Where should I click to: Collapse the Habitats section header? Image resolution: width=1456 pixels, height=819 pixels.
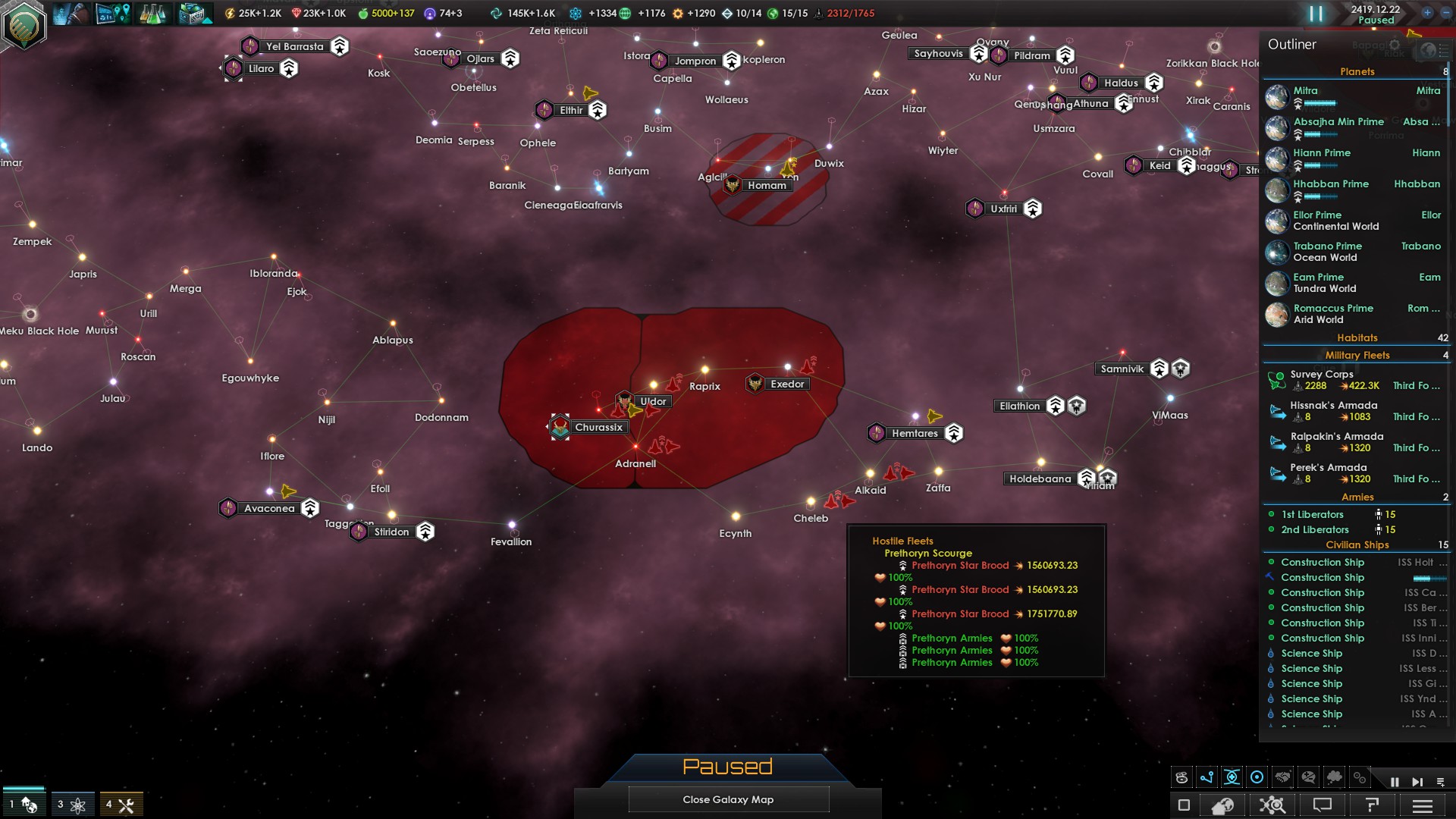1357,337
